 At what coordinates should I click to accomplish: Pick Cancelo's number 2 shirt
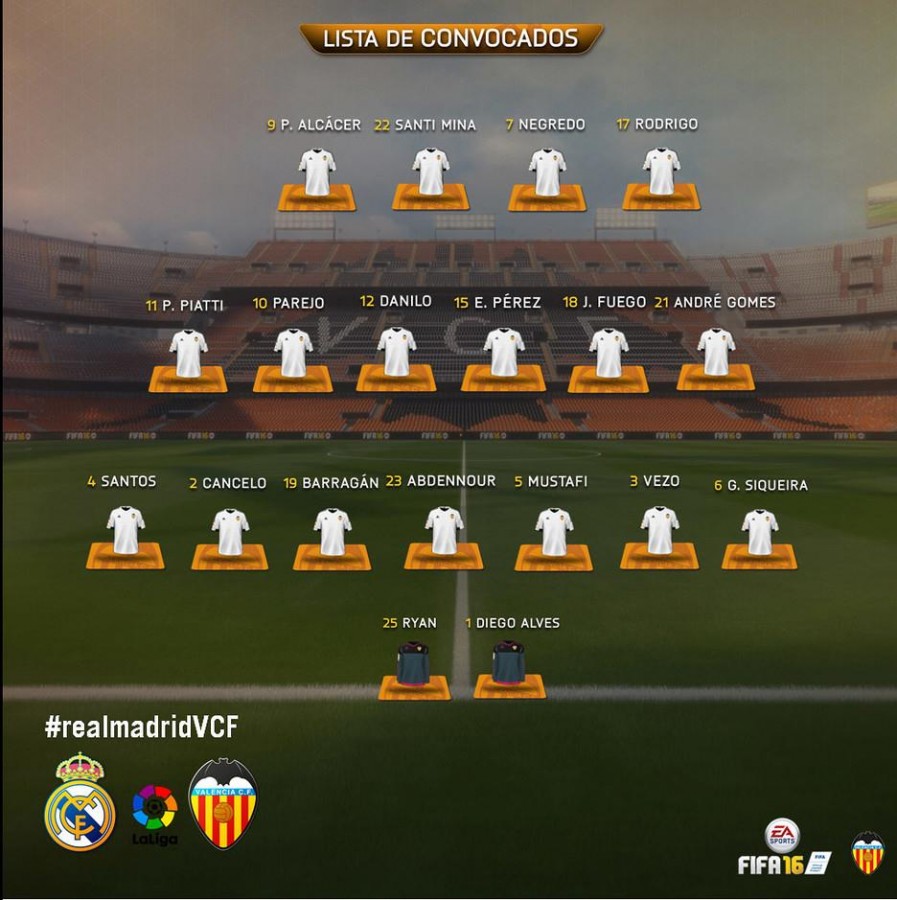click(230, 532)
